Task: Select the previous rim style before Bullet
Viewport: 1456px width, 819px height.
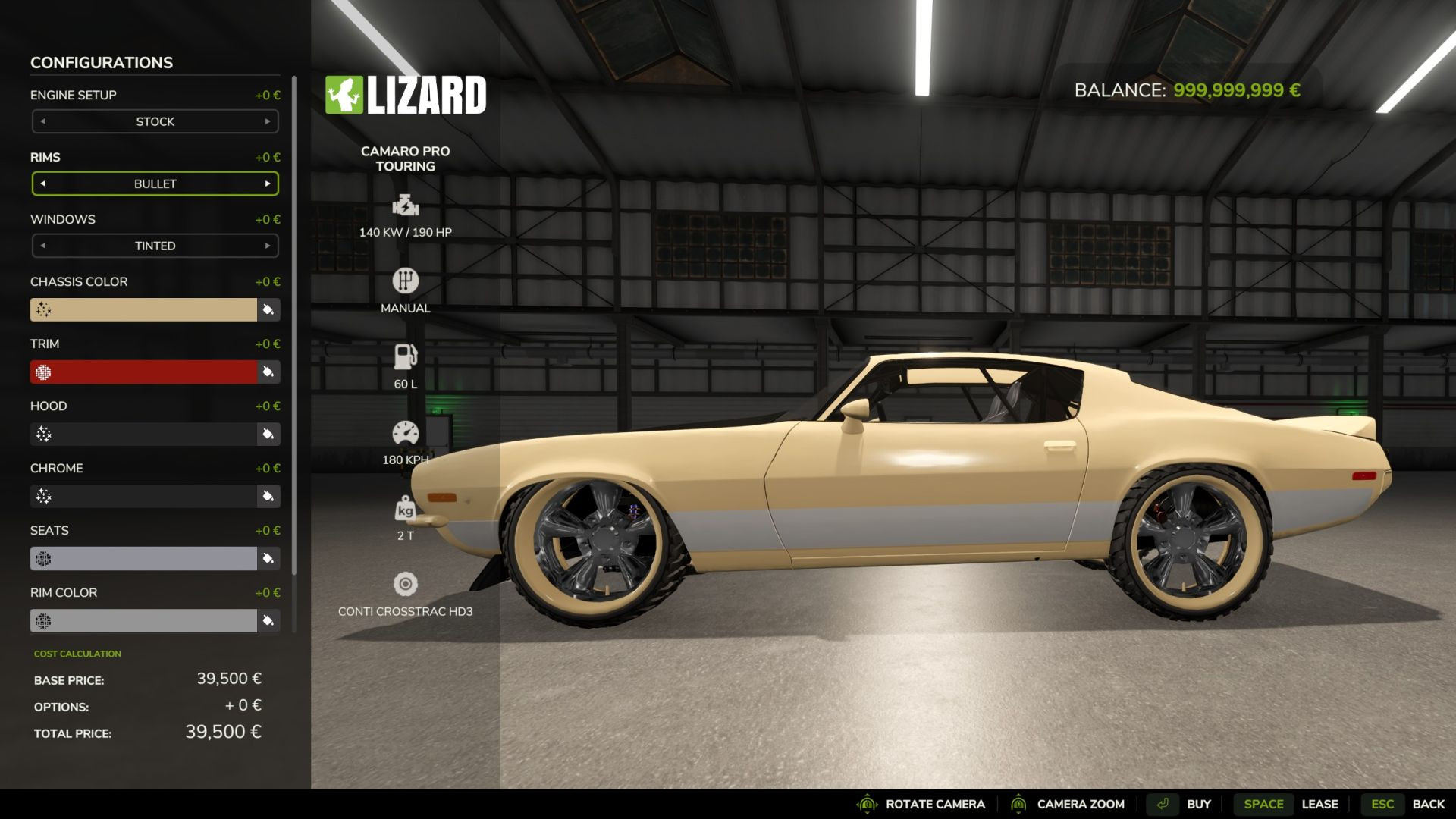Action: coord(43,184)
